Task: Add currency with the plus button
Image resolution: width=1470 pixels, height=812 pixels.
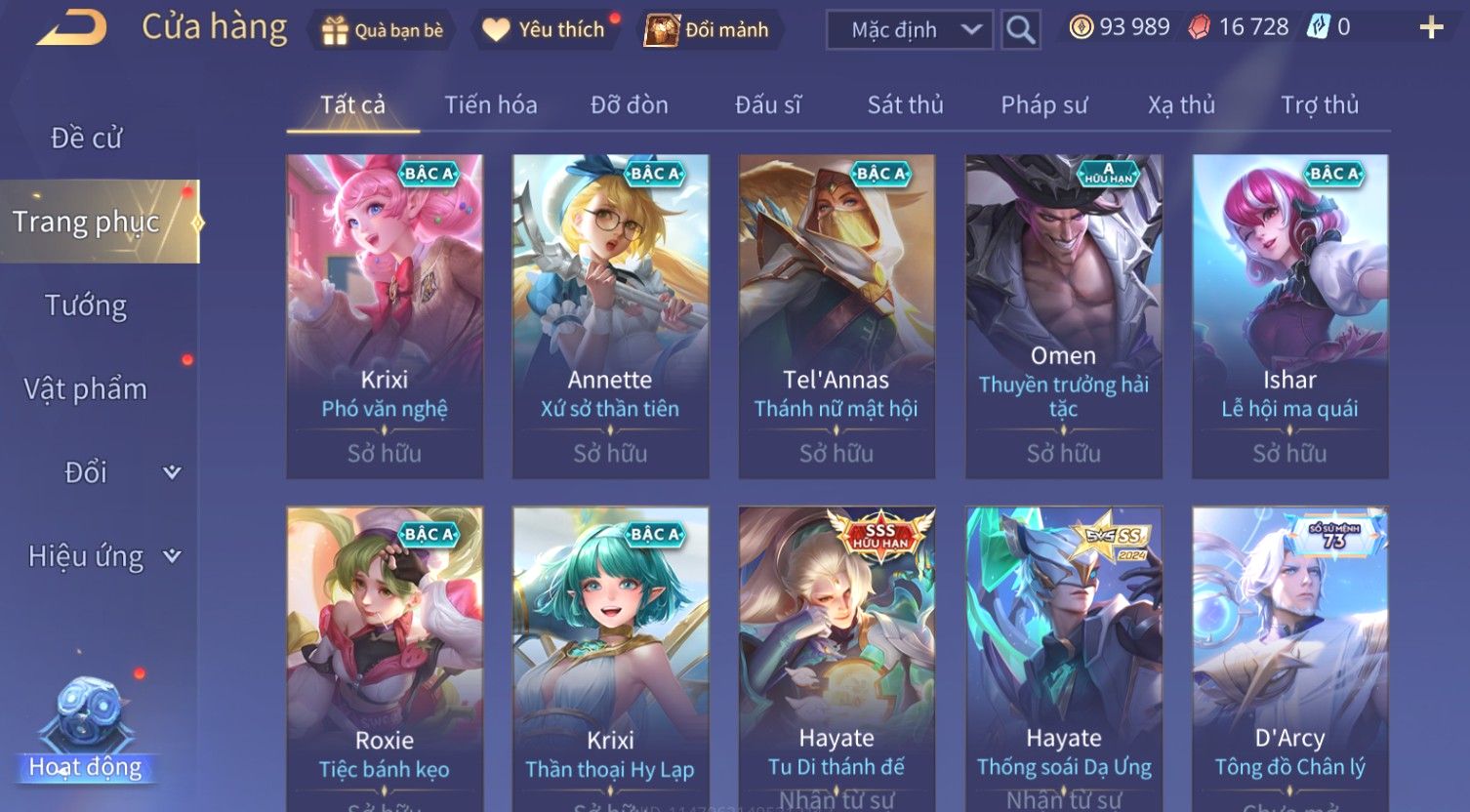Action: pos(1430,27)
